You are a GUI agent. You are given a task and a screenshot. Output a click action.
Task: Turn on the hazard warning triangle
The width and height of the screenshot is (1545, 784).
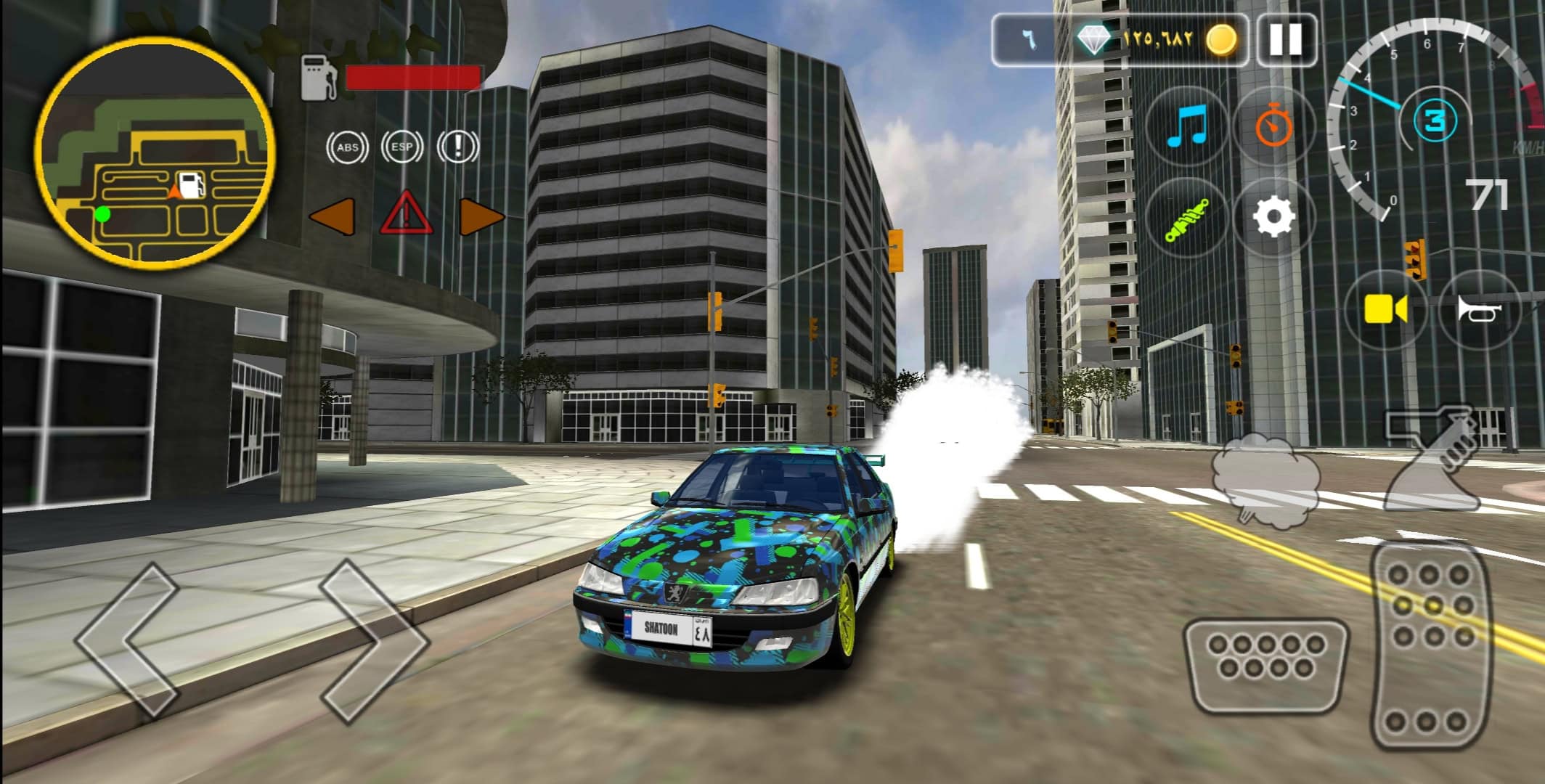click(407, 214)
